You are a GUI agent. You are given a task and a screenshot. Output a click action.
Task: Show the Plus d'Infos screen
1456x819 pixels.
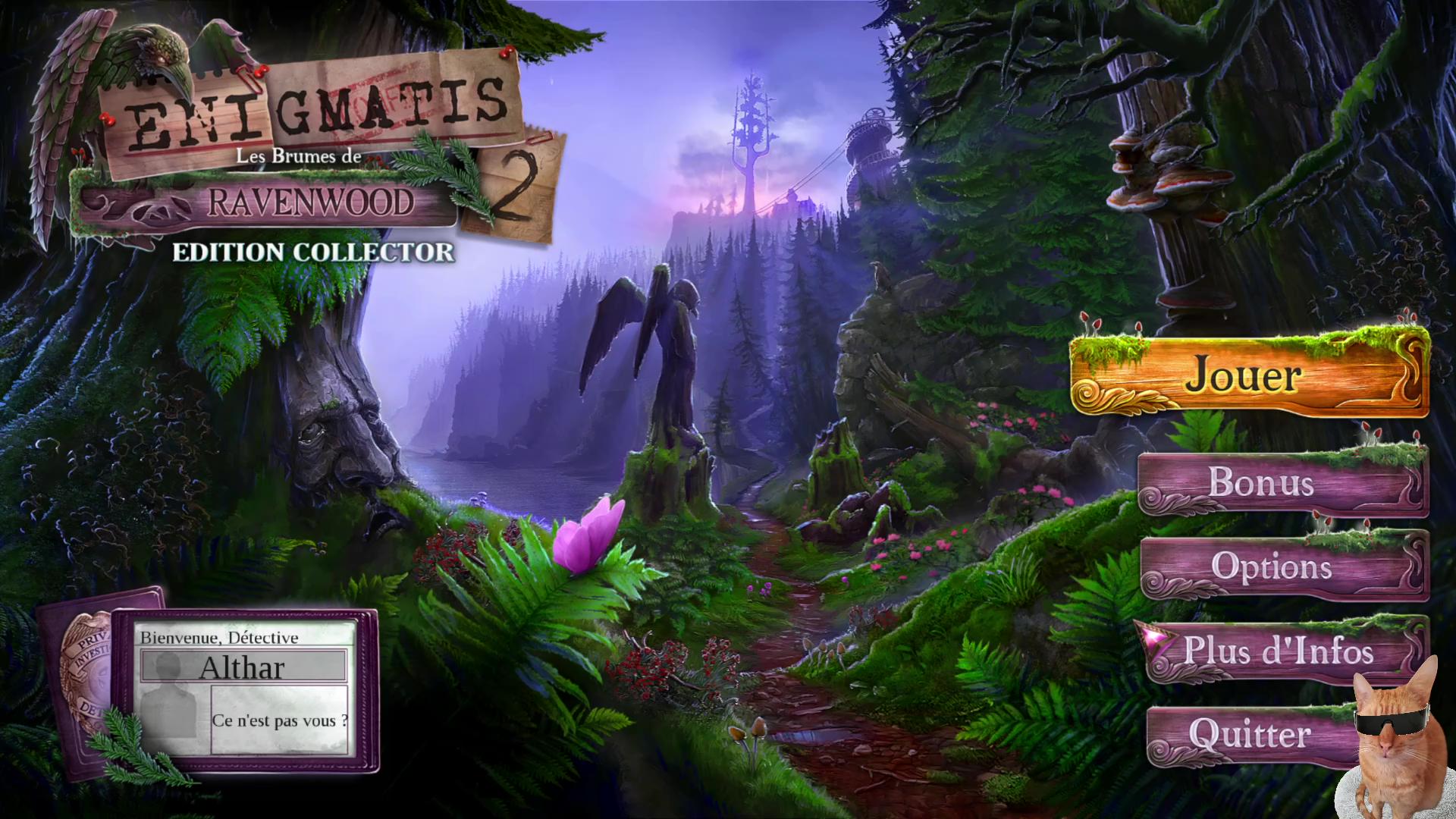tap(1279, 652)
